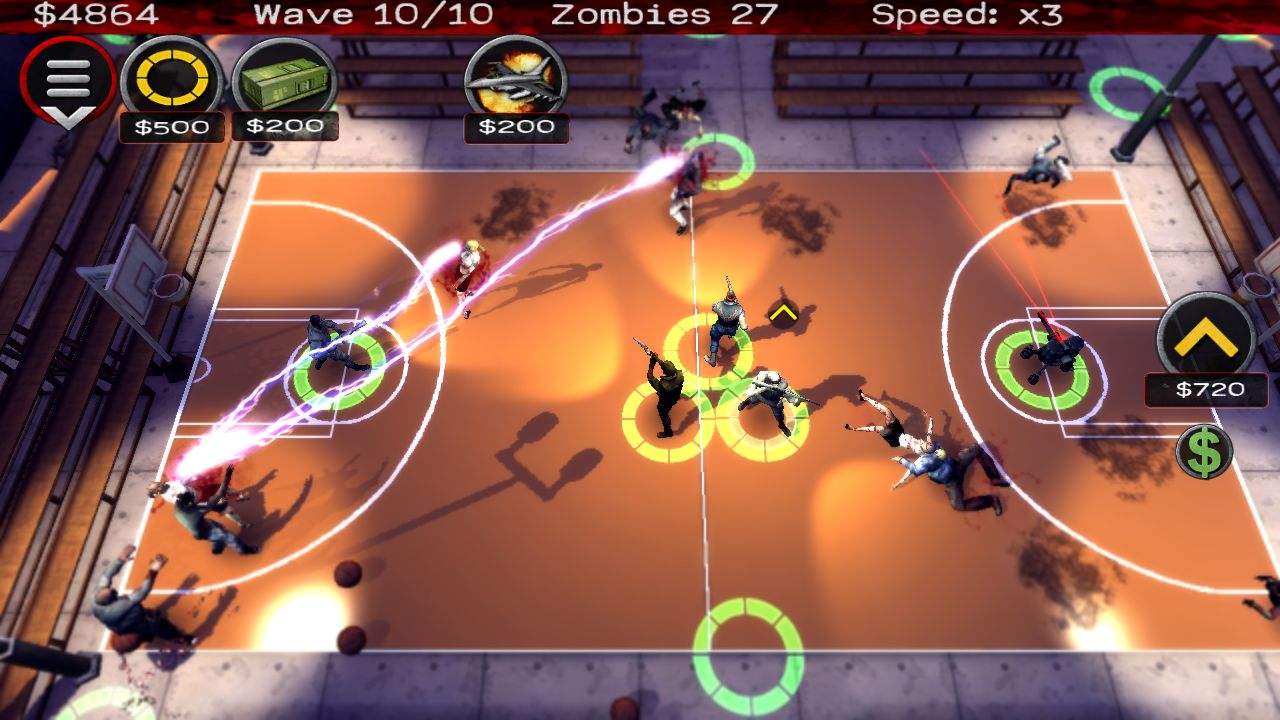Deploy the fighter jet airstrike icon
This screenshot has height=720, width=1280.
[516, 80]
